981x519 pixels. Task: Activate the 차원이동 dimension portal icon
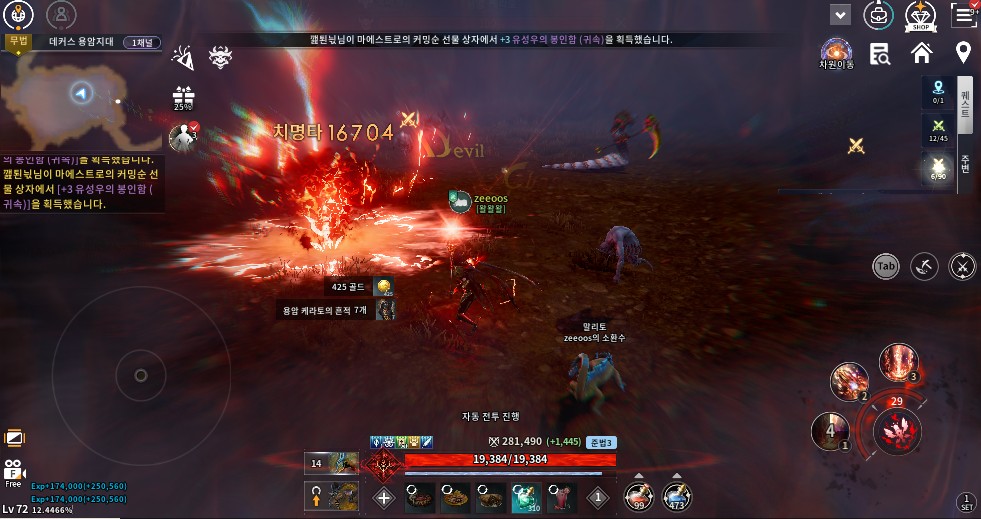pos(836,53)
